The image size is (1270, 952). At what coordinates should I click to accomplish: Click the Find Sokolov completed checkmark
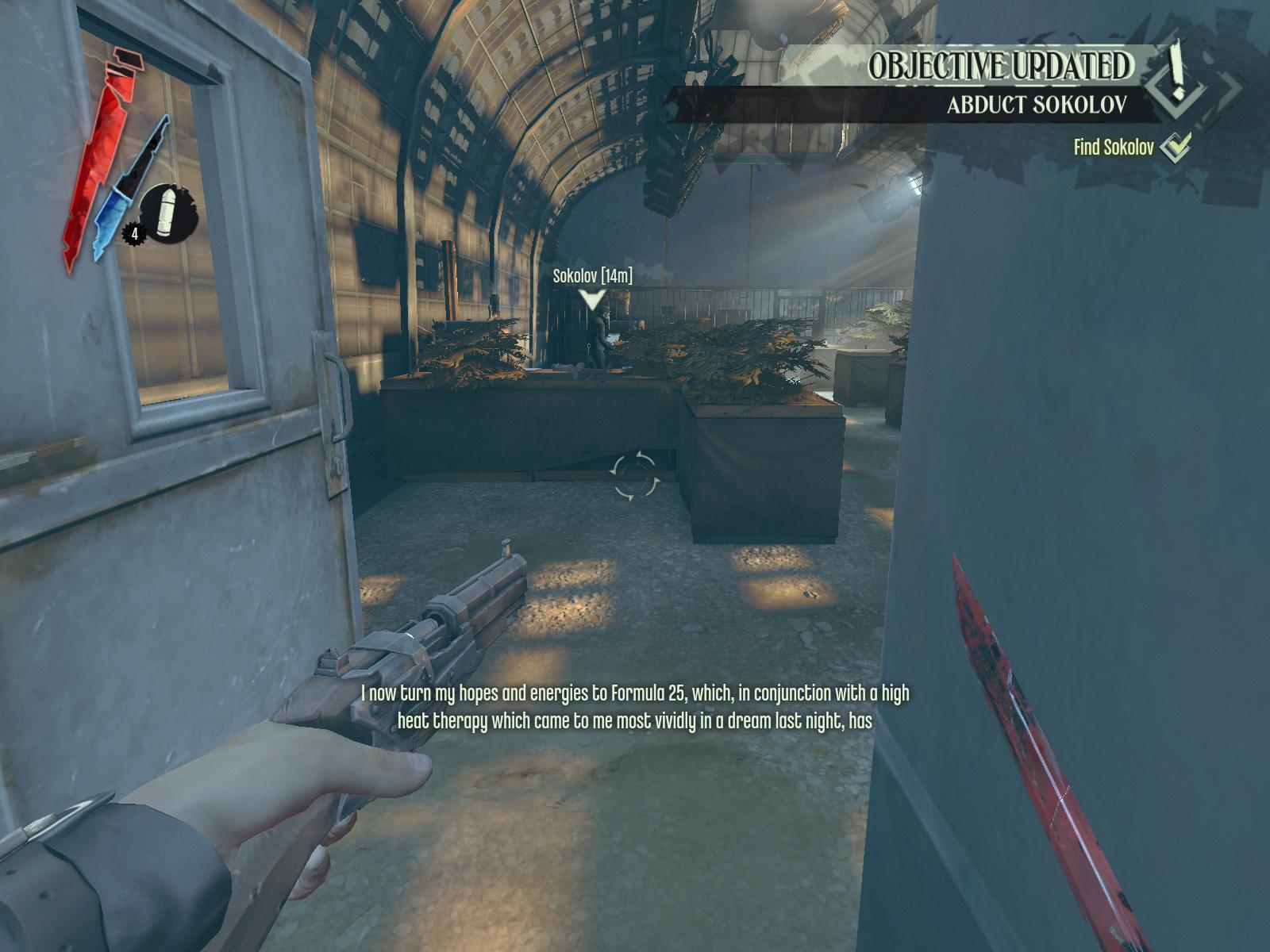[x=1176, y=146]
